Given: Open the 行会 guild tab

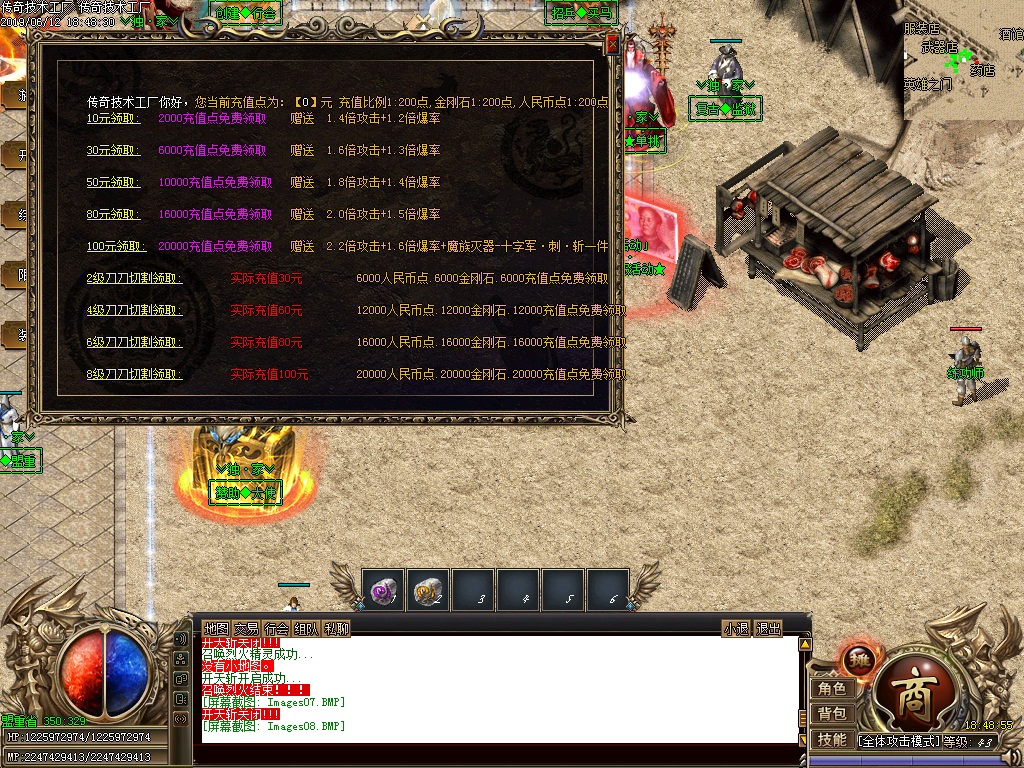Looking at the screenshot, I should point(277,628).
